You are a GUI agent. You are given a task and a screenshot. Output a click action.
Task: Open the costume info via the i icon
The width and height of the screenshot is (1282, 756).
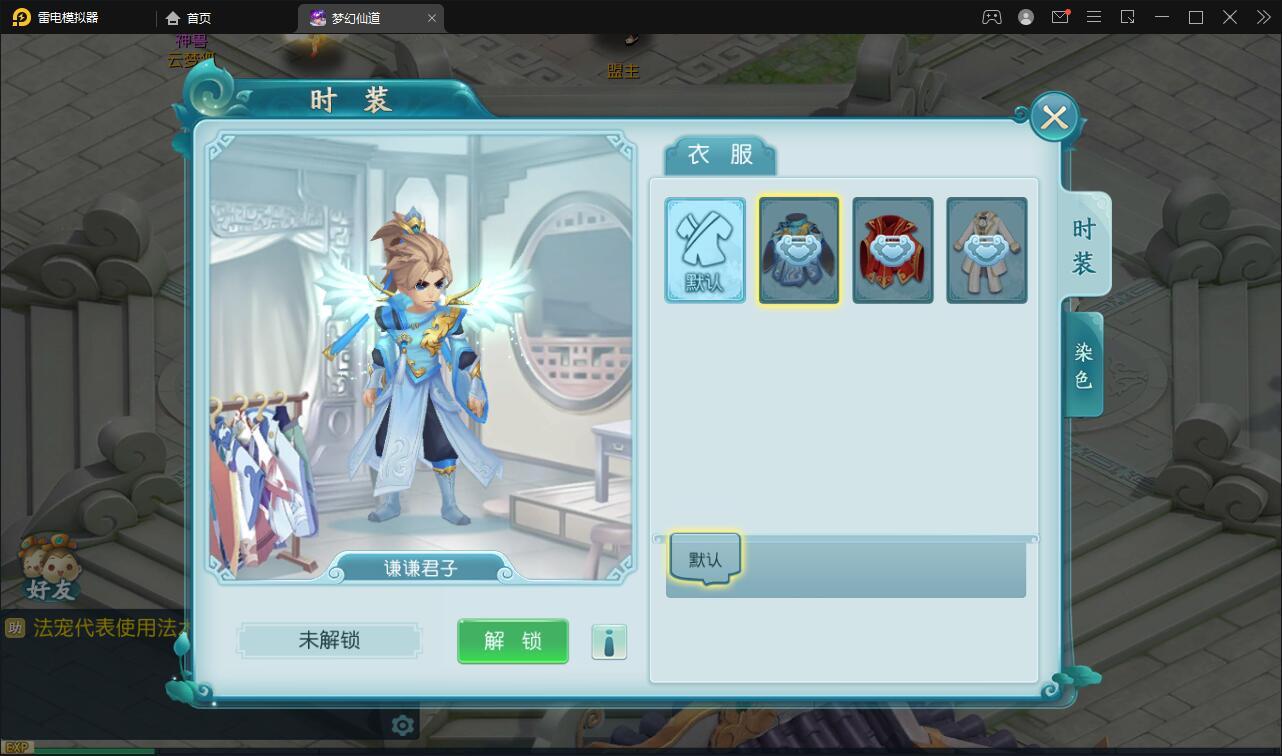click(x=609, y=641)
